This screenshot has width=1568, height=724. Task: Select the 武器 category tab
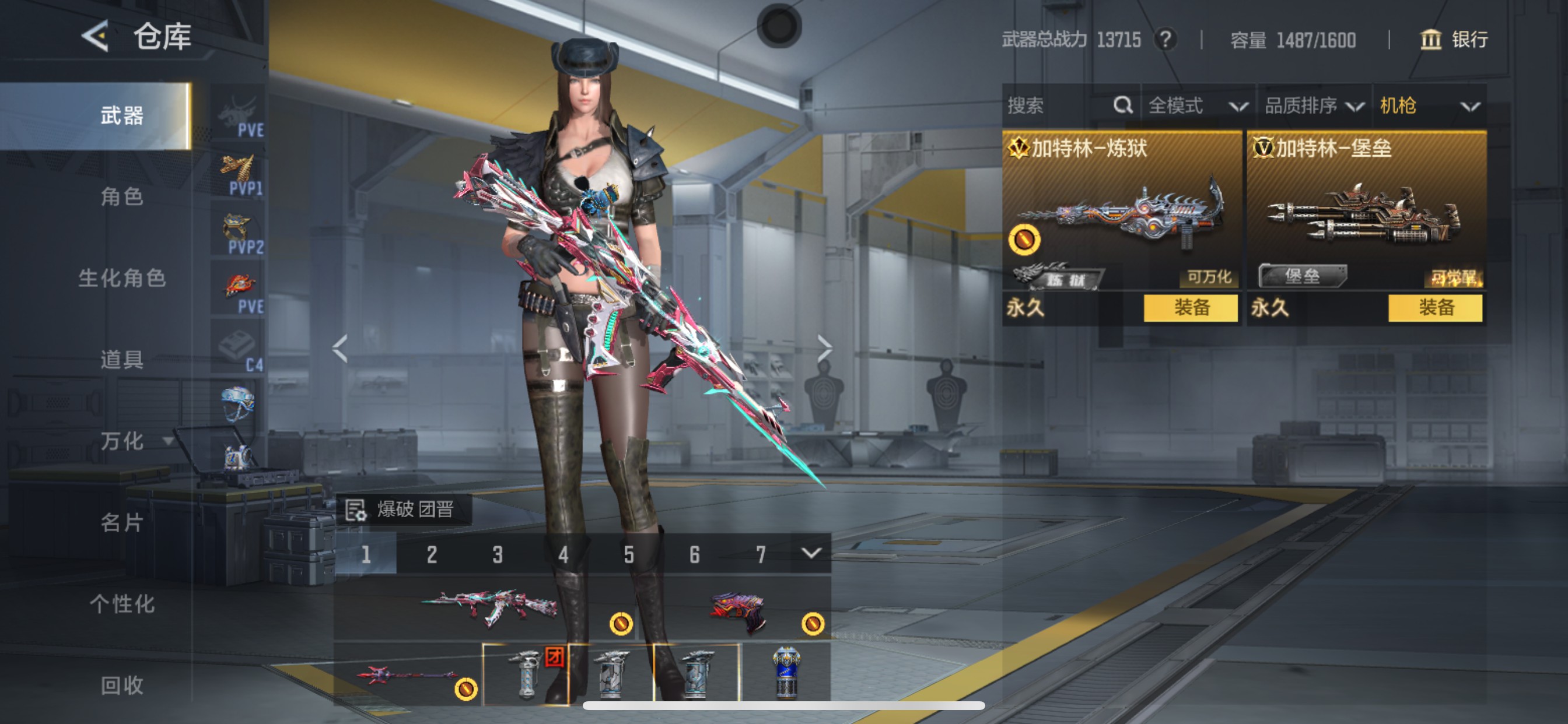pos(122,115)
